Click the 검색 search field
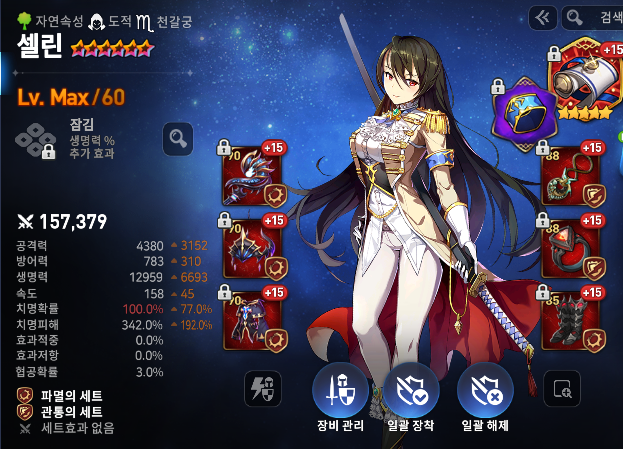The height and width of the screenshot is (449, 623). [x=593, y=17]
